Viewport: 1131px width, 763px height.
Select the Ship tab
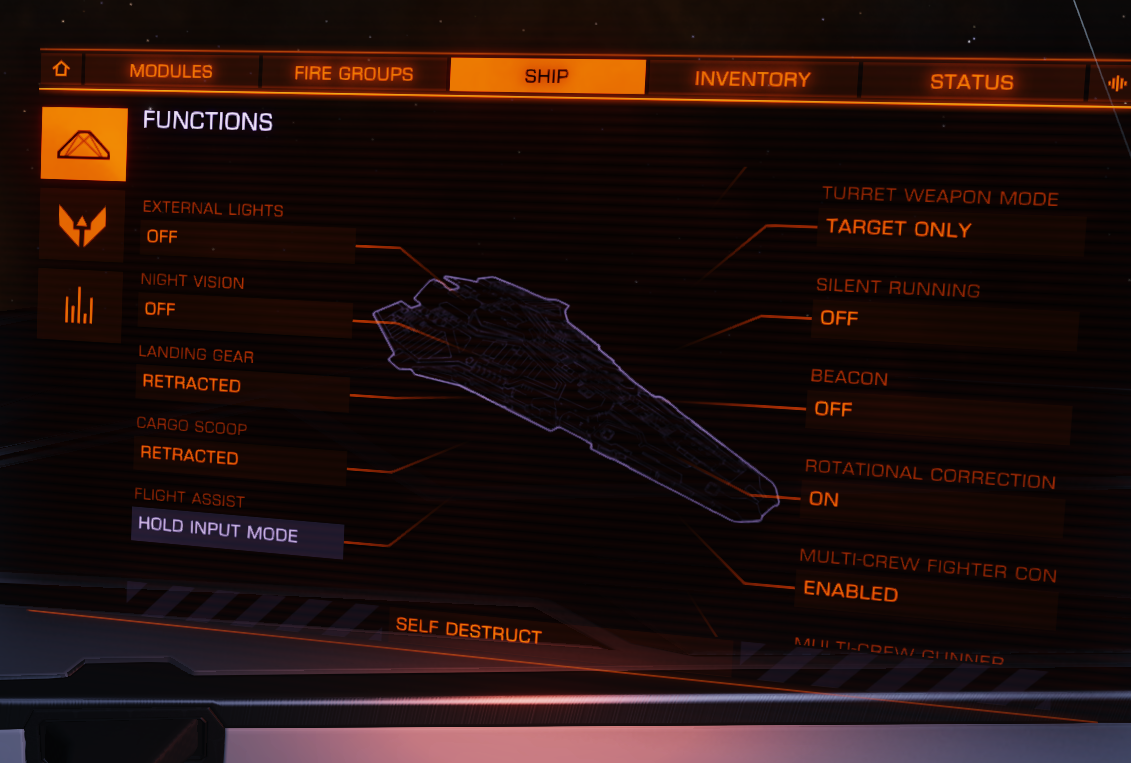[547, 76]
